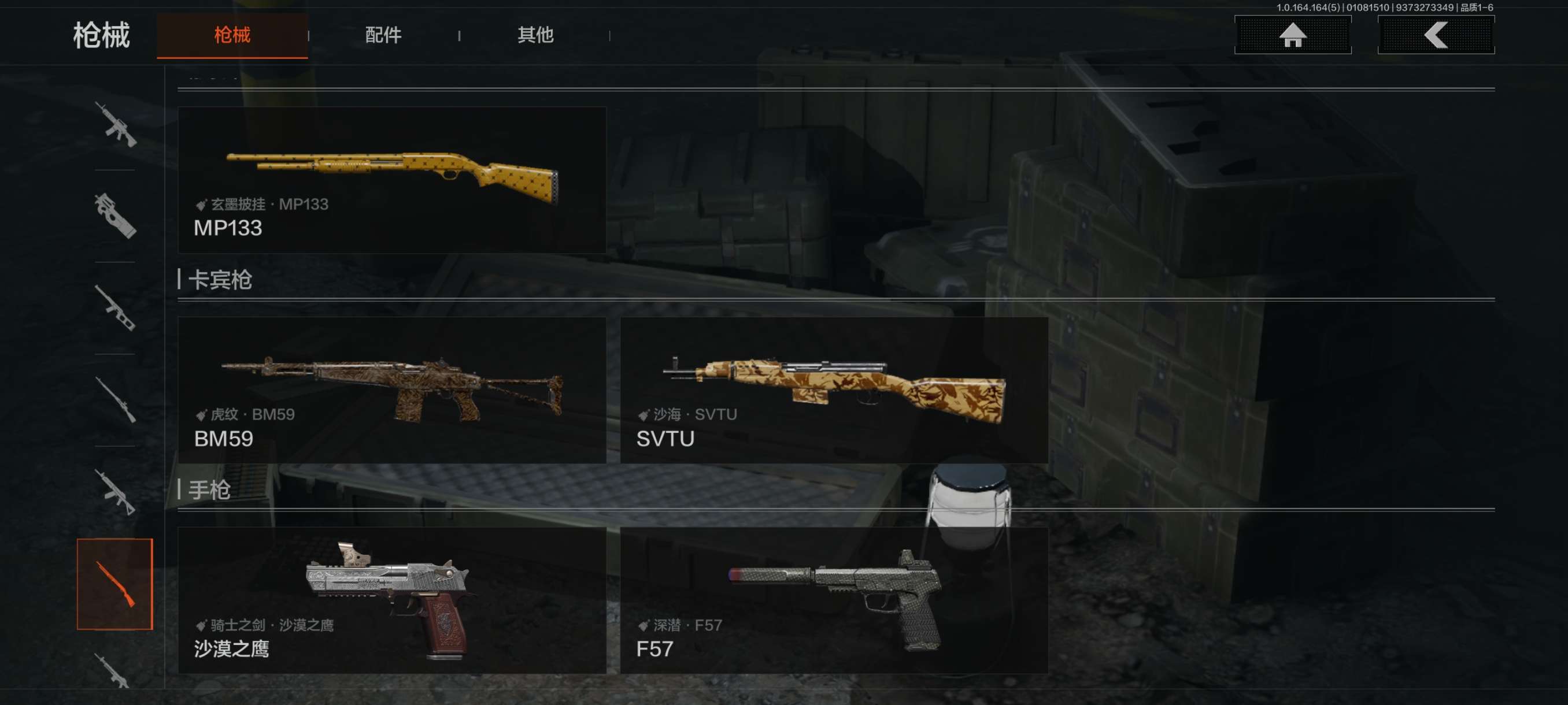This screenshot has width=1568, height=705.
Task: Click the highlighted orange shotgun category
Action: point(115,584)
